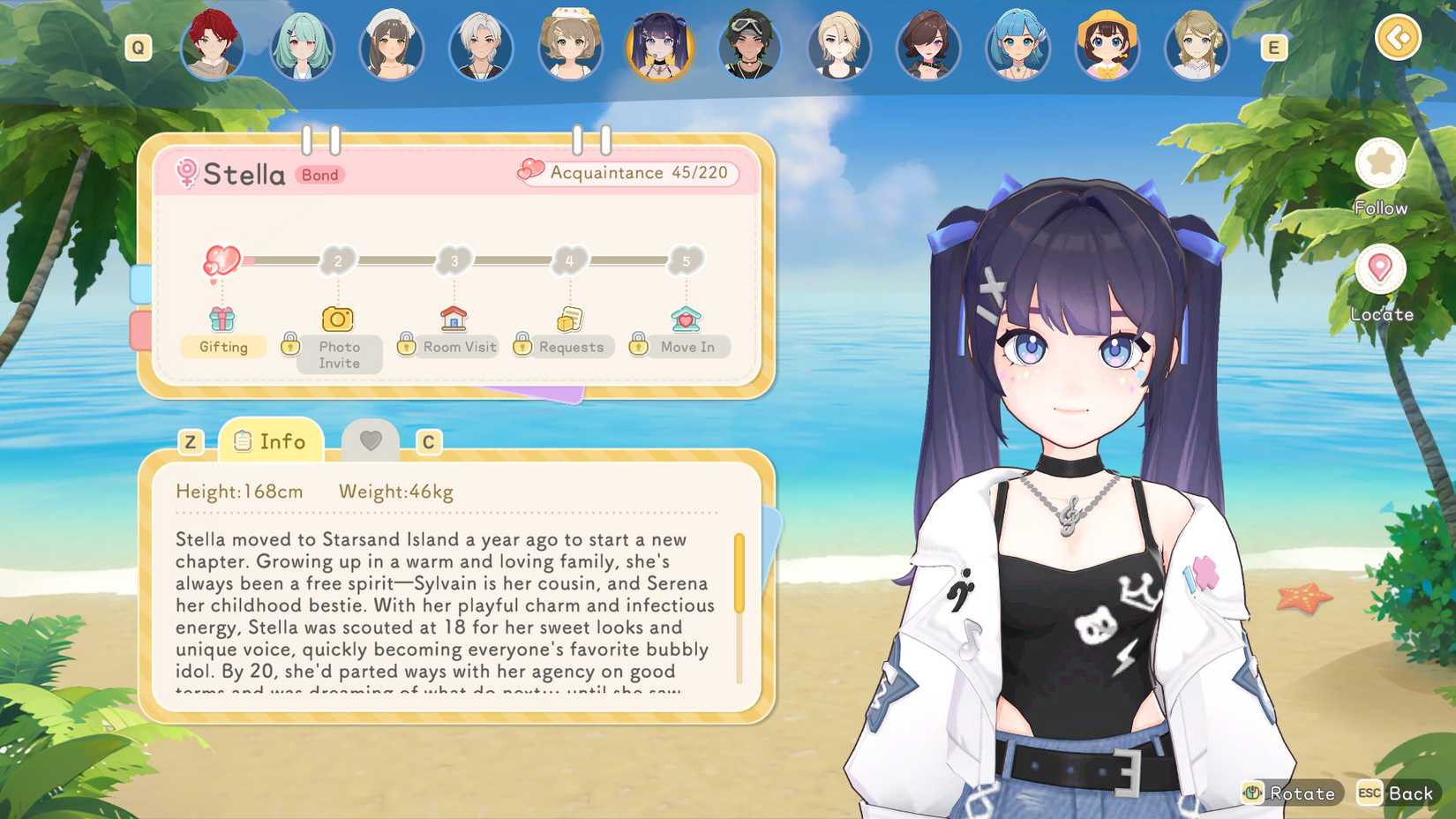Select the Move In home-heart icon
Viewport: 1456px width, 819px height.
686,318
